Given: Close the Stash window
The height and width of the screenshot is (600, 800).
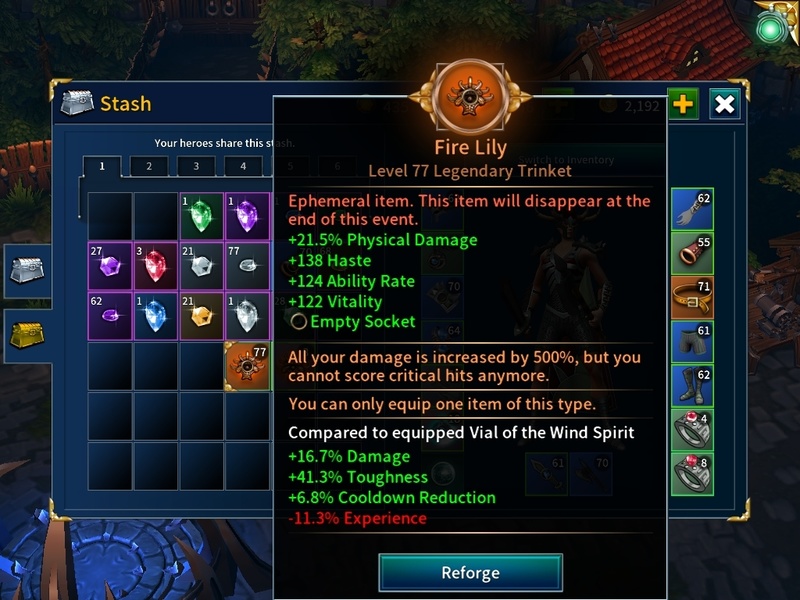Looking at the screenshot, I should tap(725, 104).
